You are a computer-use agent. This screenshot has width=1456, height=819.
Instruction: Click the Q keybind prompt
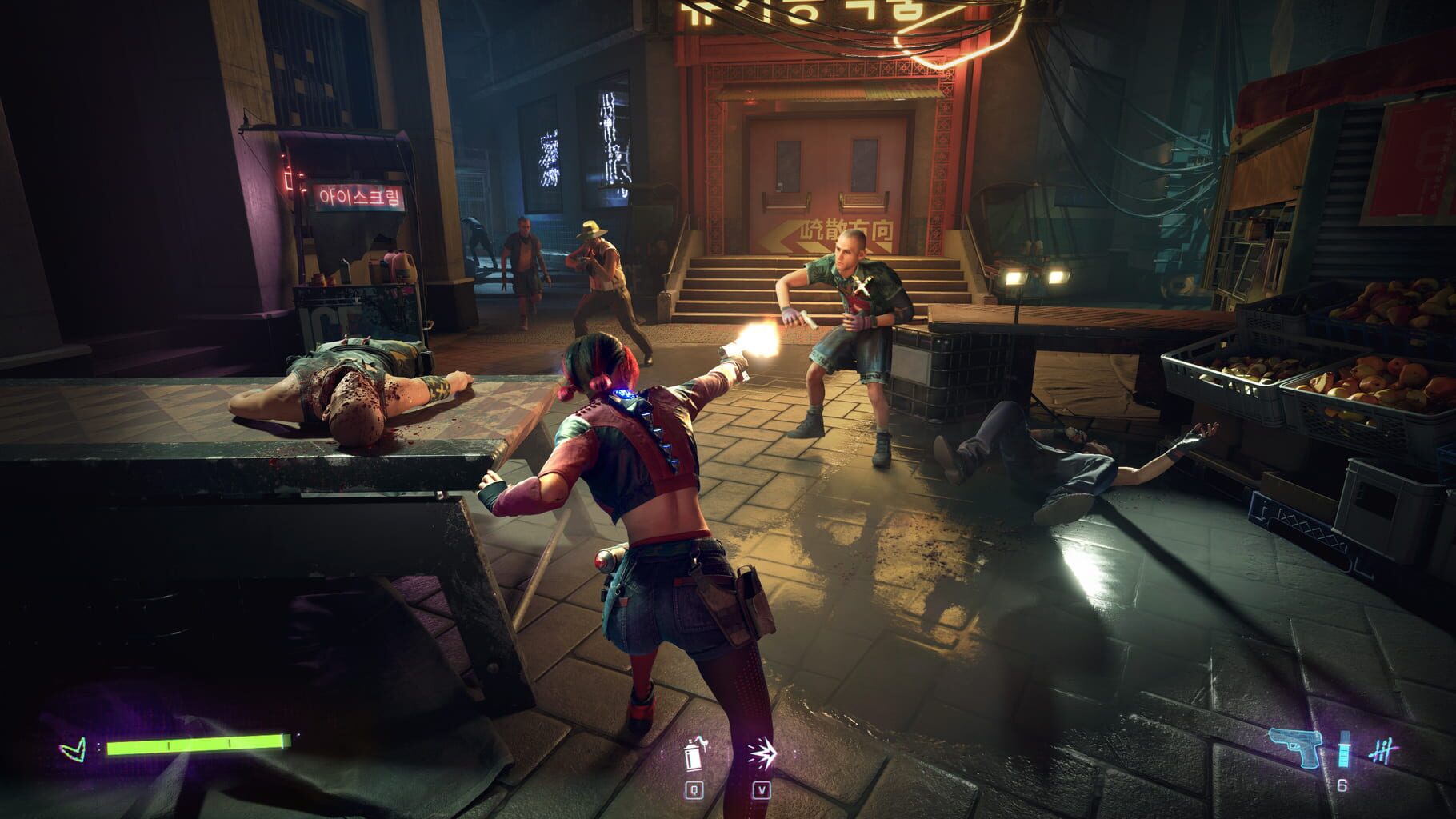[693, 788]
